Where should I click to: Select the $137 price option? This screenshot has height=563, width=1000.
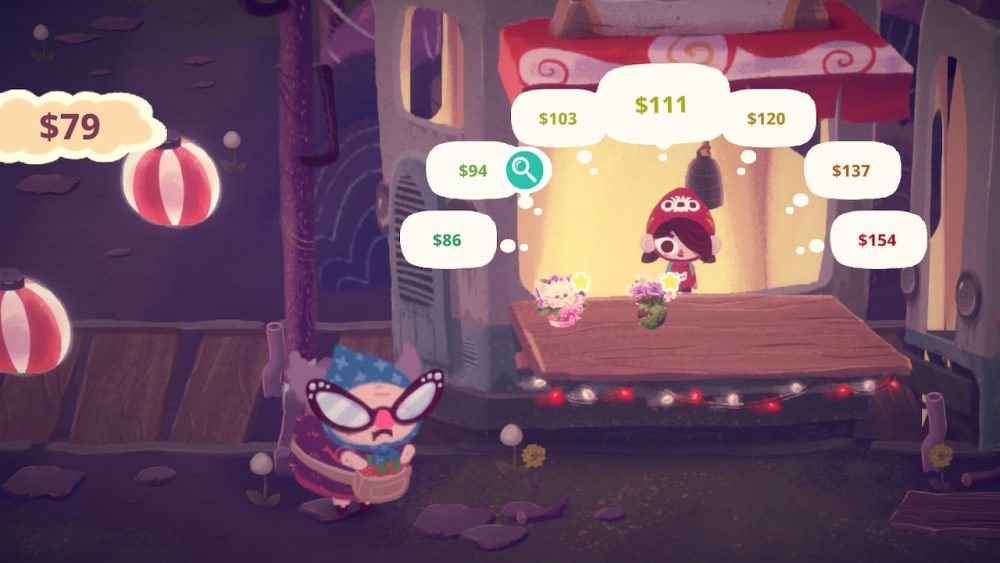click(851, 171)
